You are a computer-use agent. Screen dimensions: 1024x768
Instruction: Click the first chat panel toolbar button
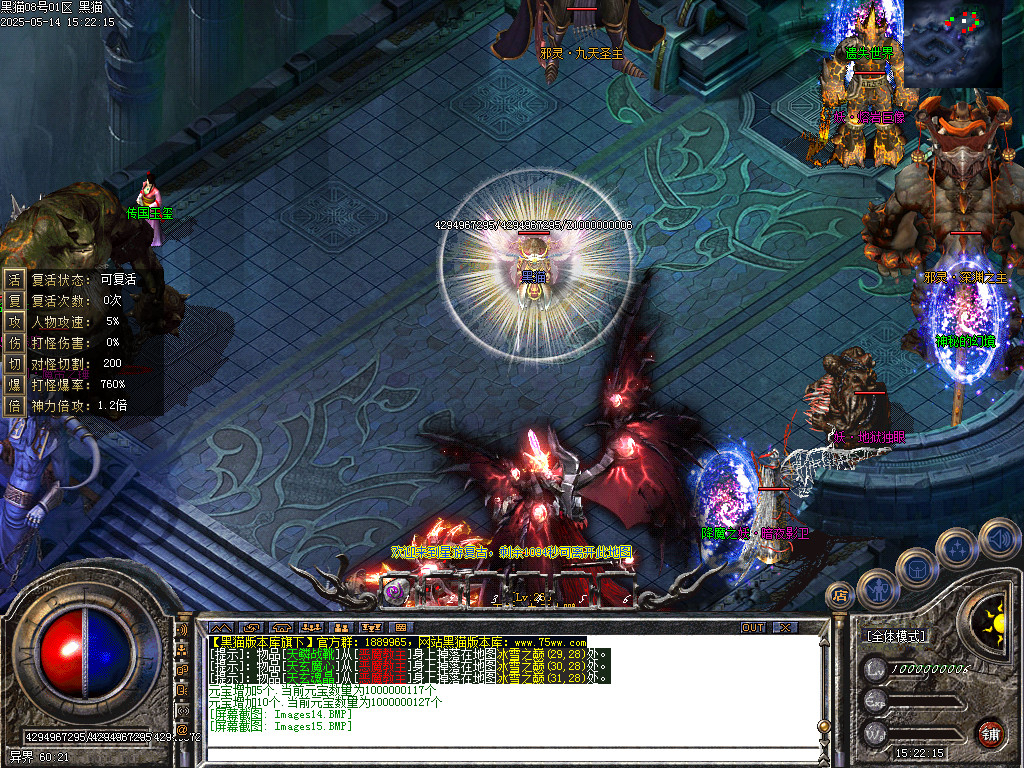(220, 628)
